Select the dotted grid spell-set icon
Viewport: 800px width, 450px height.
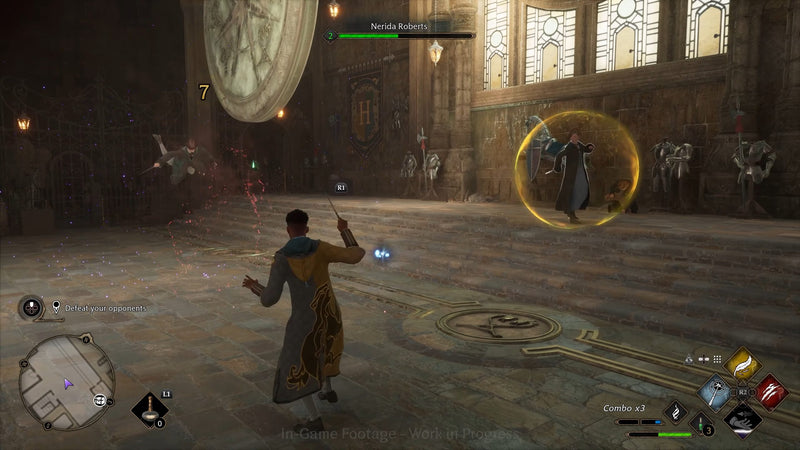[717, 358]
